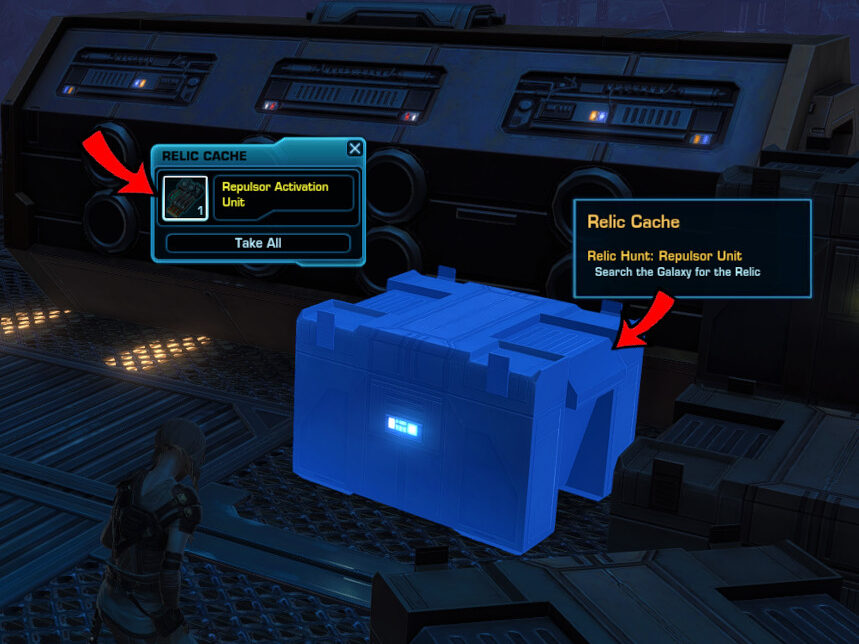Select the Repulsor Activation Unit item icon
This screenshot has width=859, height=644.
pyautogui.click(x=185, y=196)
